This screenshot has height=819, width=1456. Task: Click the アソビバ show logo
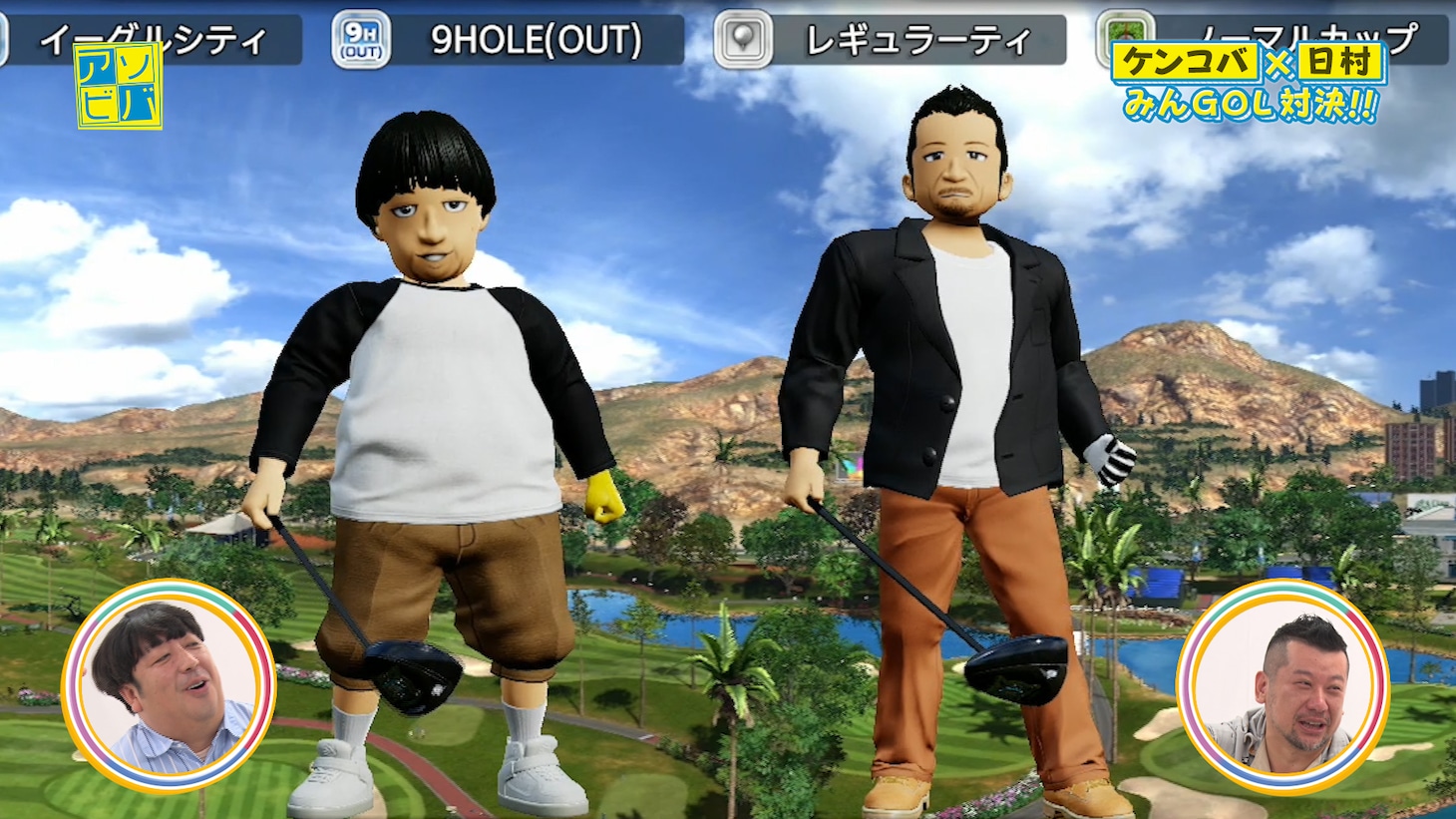point(119,87)
